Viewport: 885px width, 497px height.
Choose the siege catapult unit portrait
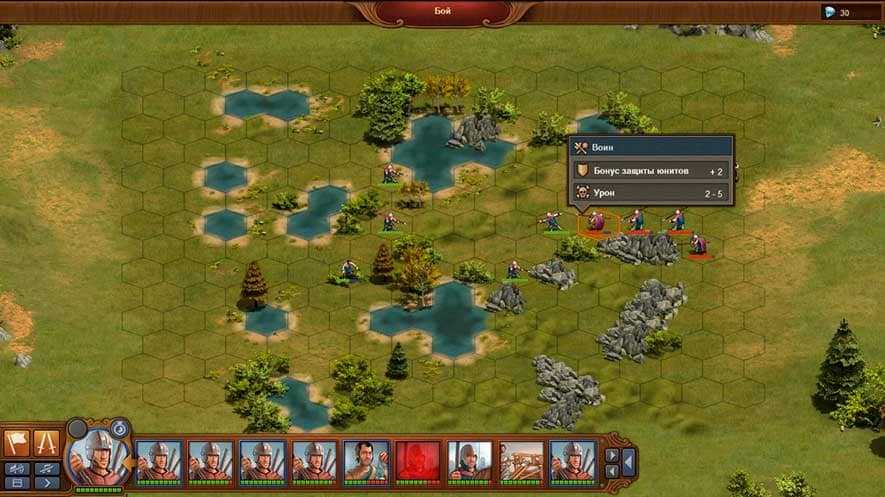pyautogui.click(x=522, y=461)
